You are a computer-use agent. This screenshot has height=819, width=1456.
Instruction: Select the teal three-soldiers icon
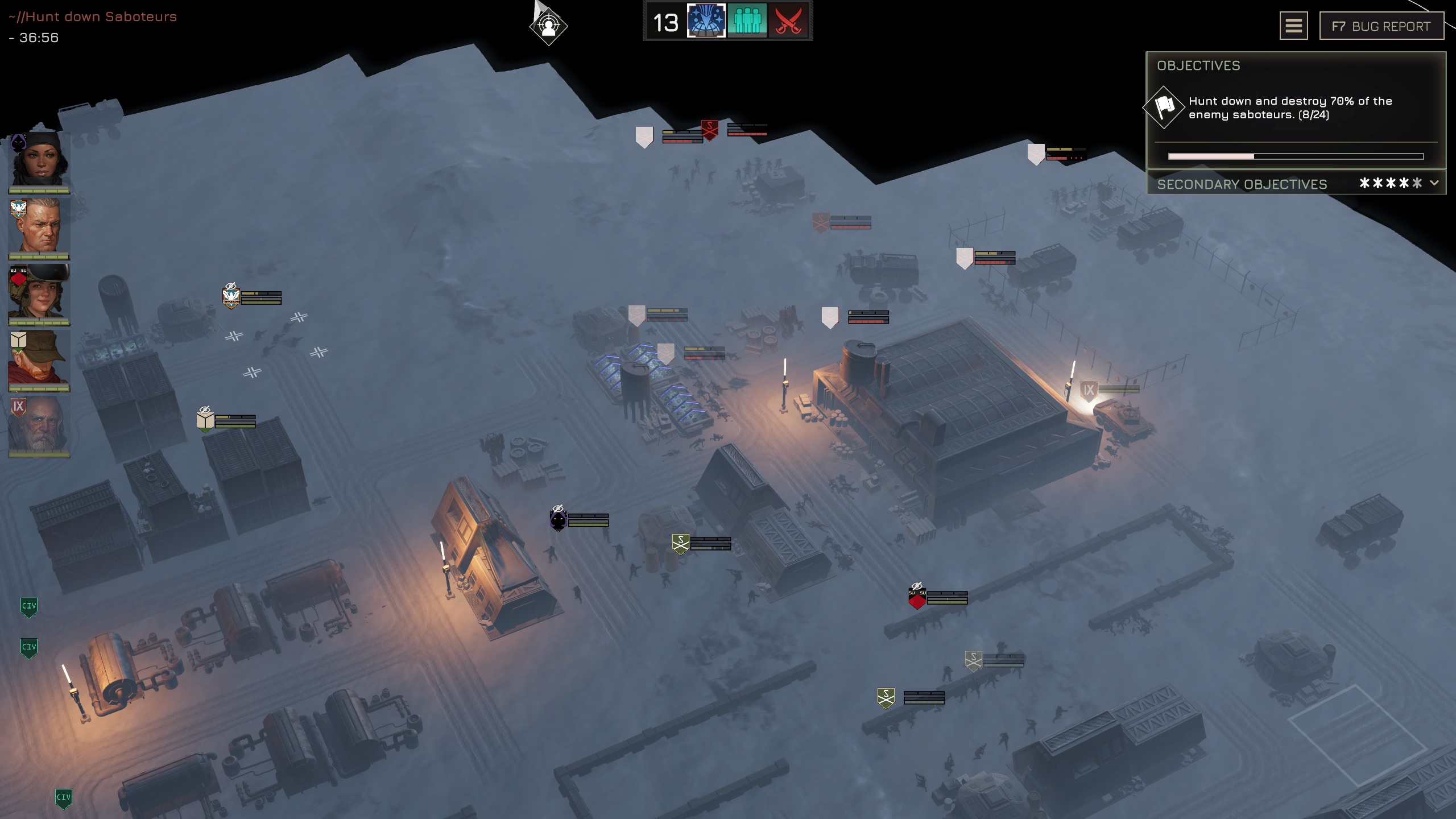[x=747, y=22]
